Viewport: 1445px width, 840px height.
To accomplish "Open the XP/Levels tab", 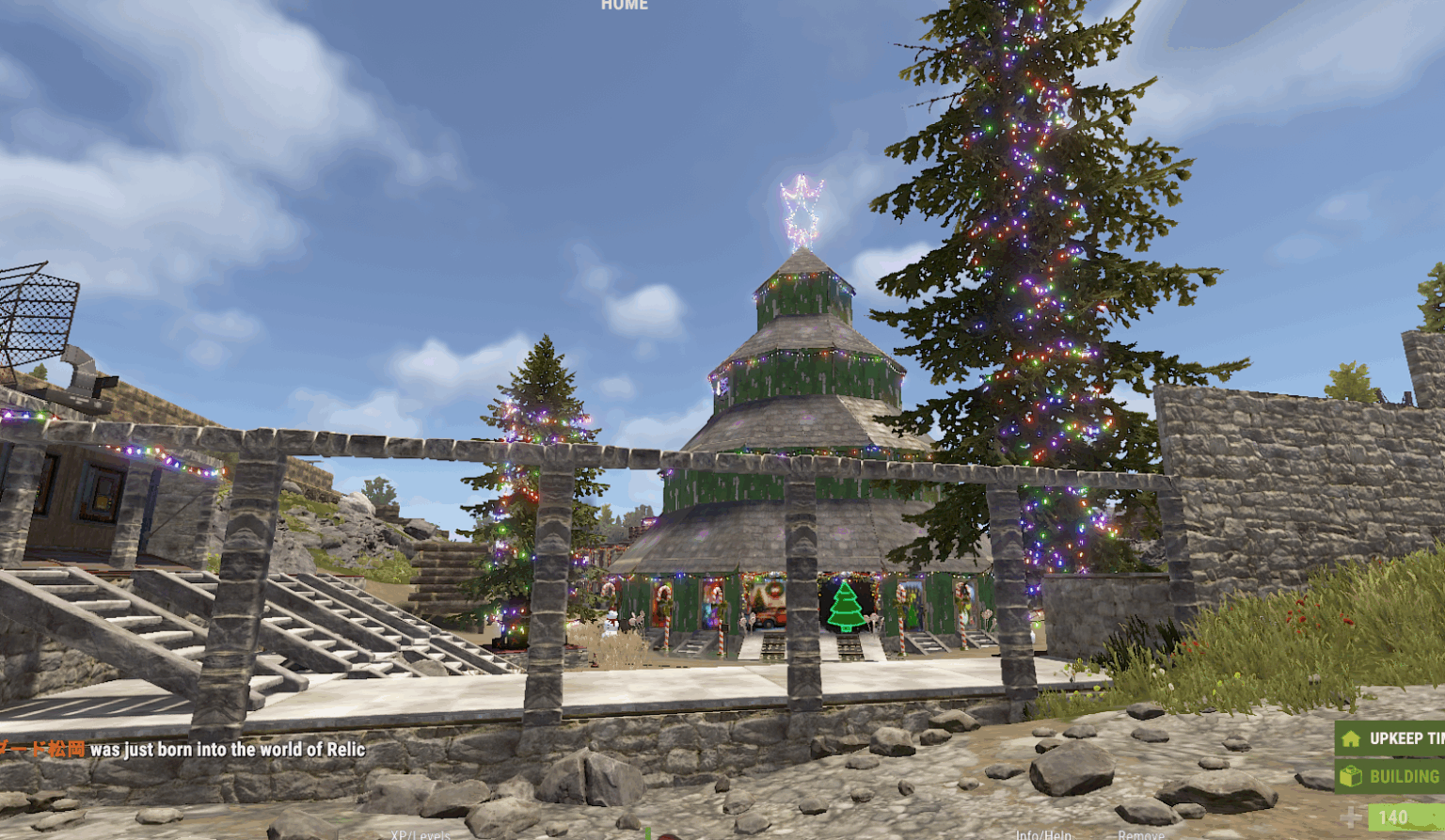I will coord(421,835).
